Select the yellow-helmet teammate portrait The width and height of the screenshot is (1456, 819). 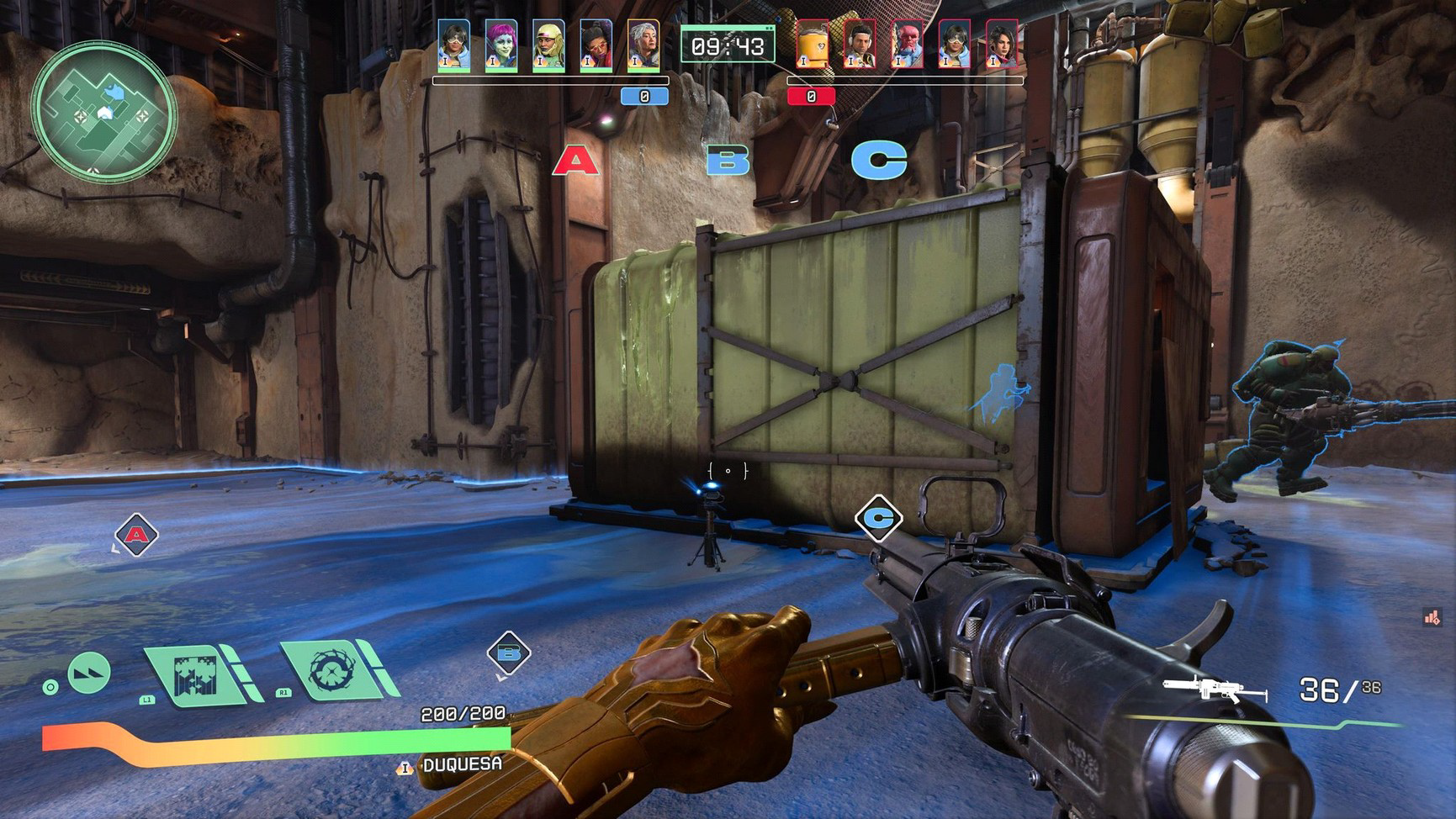548,45
